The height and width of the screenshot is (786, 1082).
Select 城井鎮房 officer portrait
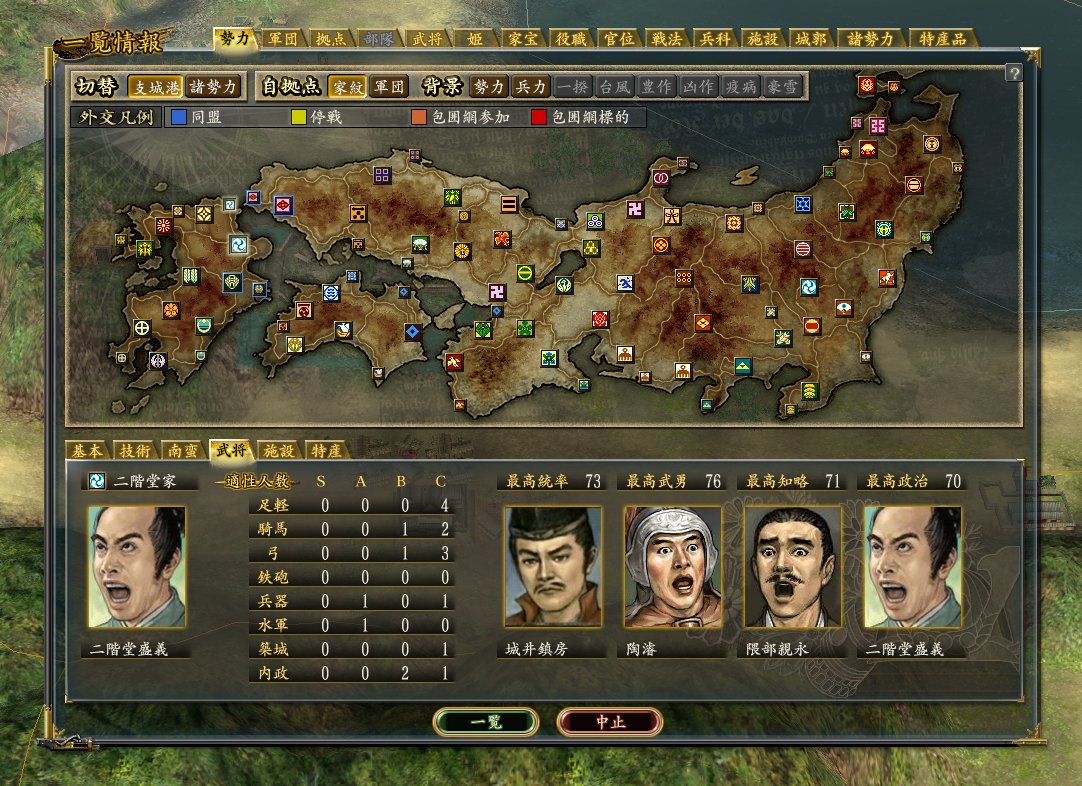pyautogui.click(x=553, y=567)
